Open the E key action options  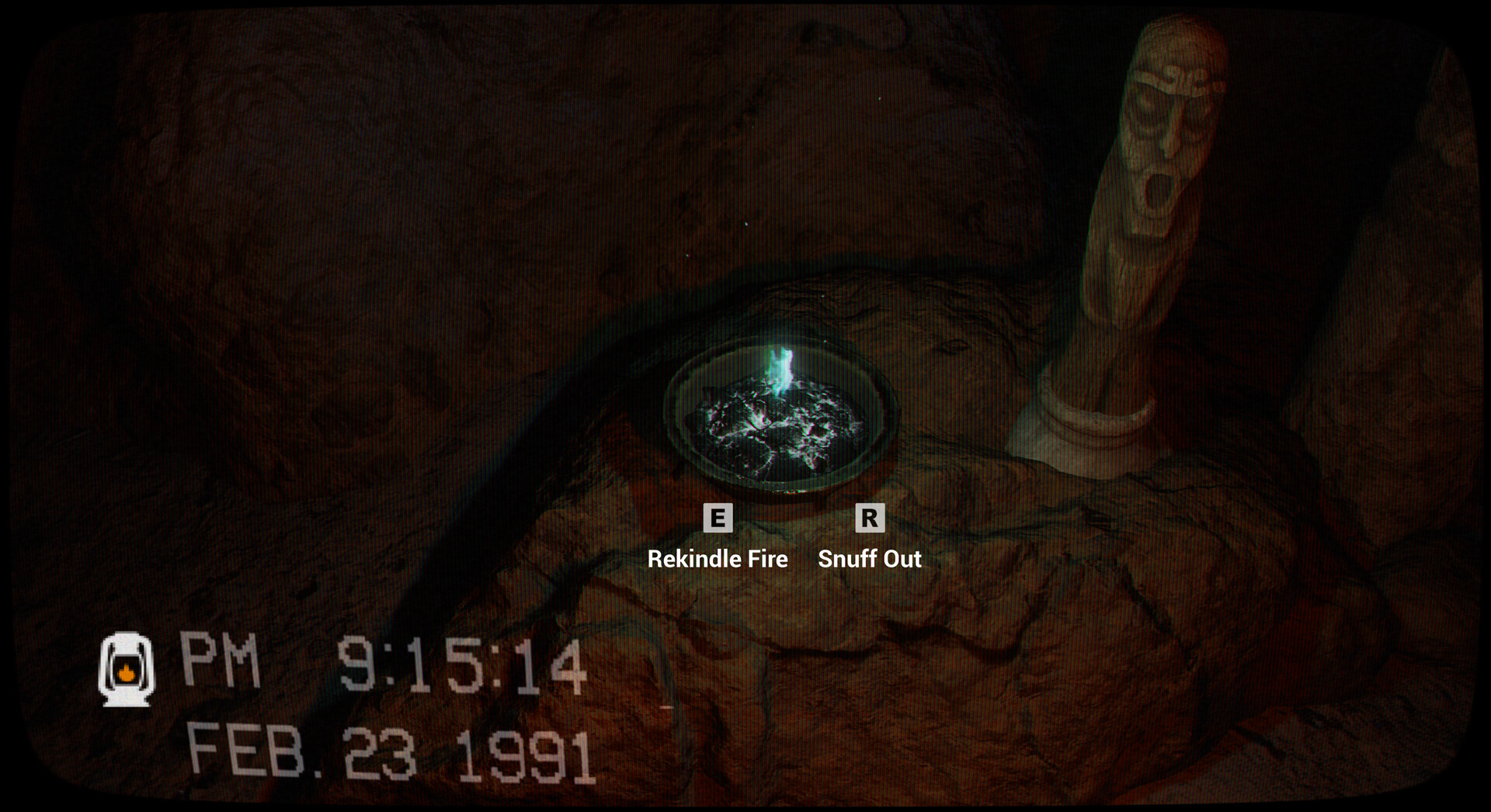pos(718,518)
